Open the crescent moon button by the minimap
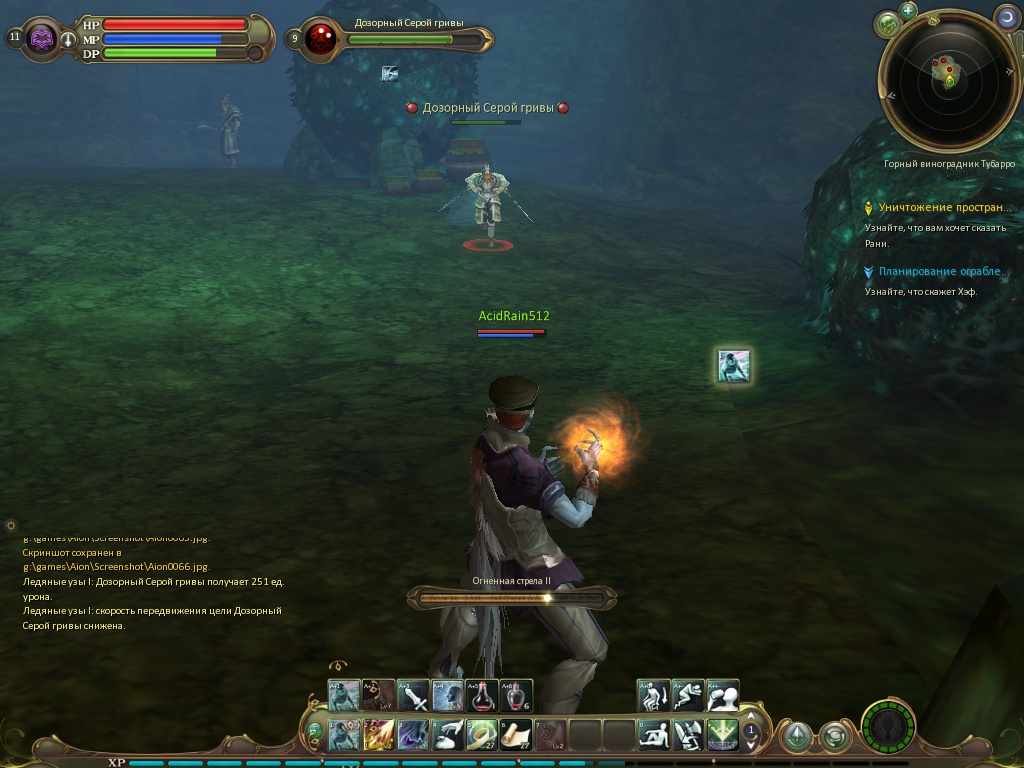The height and width of the screenshot is (768, 1024). [x=1006, y=16]
